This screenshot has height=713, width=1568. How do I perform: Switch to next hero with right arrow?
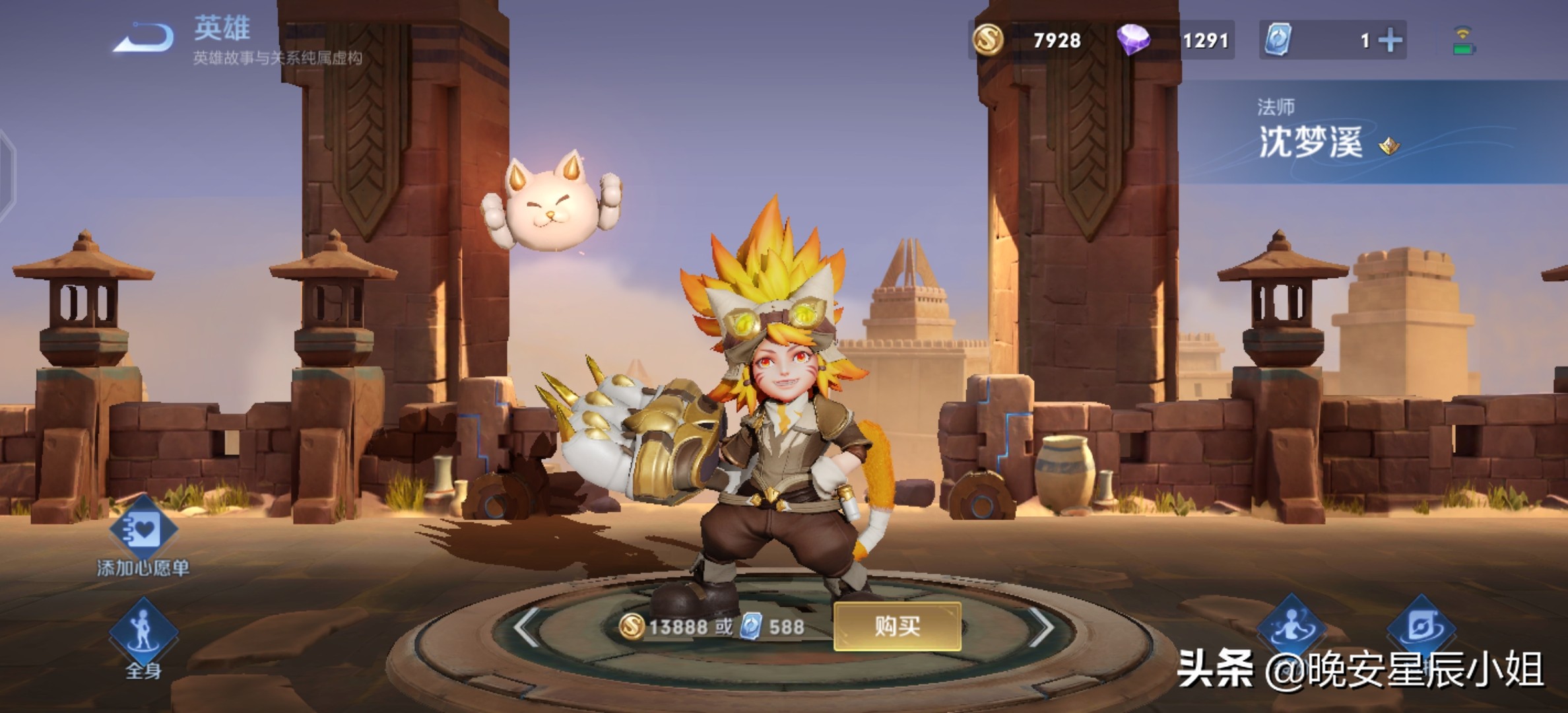pyautogui.click(x=1041, y=627)
